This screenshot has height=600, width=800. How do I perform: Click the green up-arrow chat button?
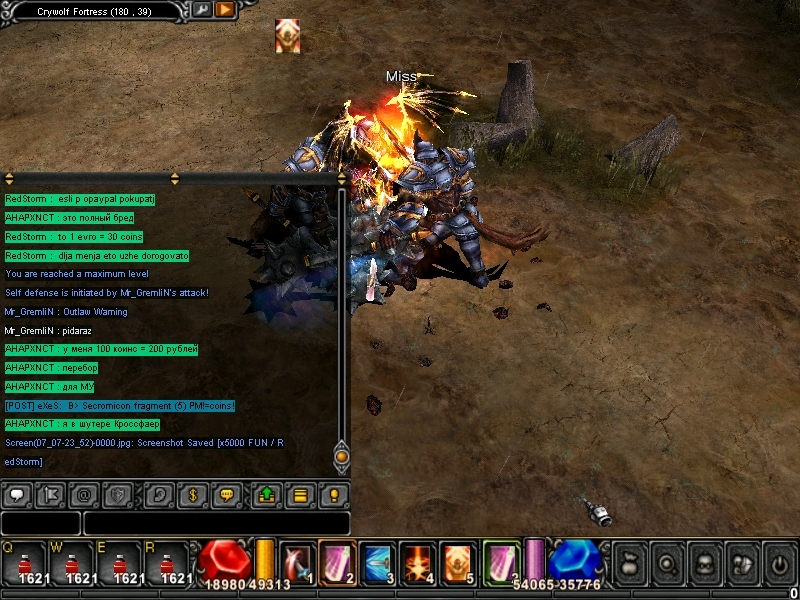[x=267, y=494]
